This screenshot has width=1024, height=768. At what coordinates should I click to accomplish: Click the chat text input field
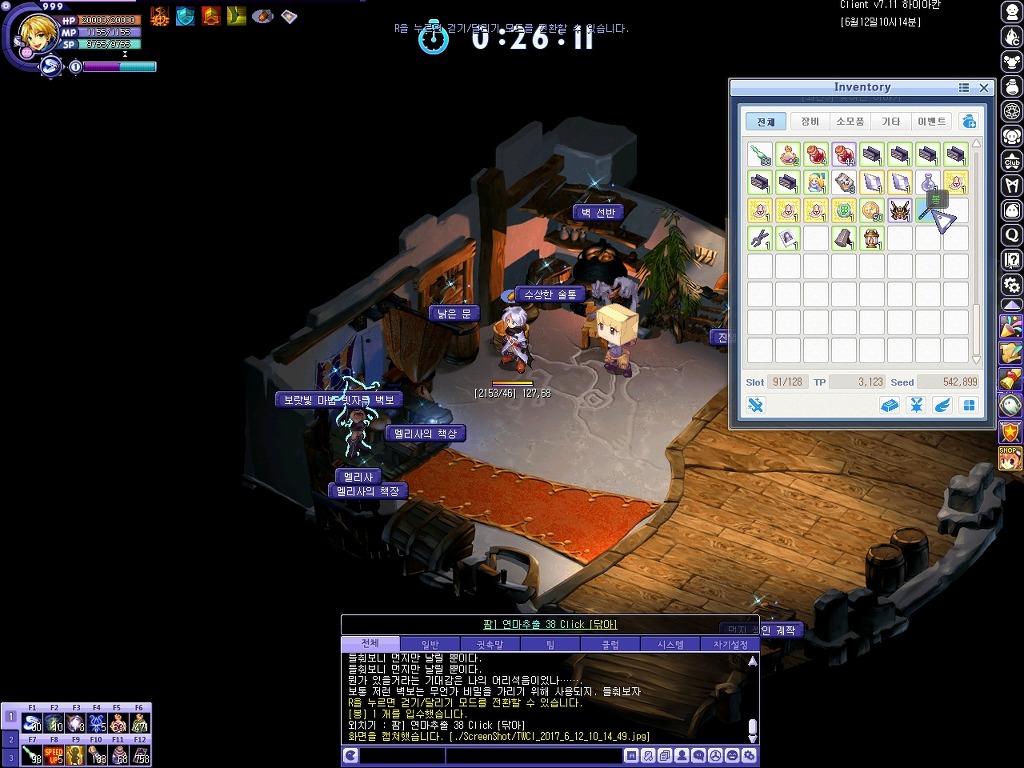490,756
